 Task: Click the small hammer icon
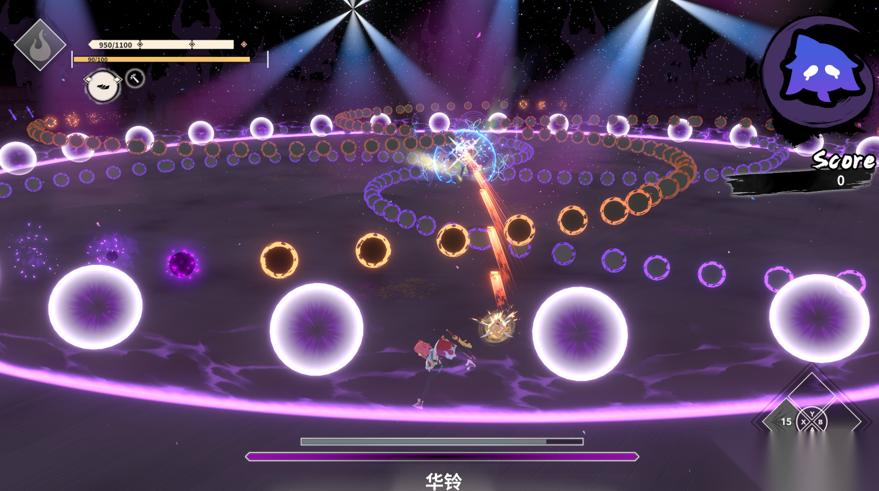tap(135, 78)
